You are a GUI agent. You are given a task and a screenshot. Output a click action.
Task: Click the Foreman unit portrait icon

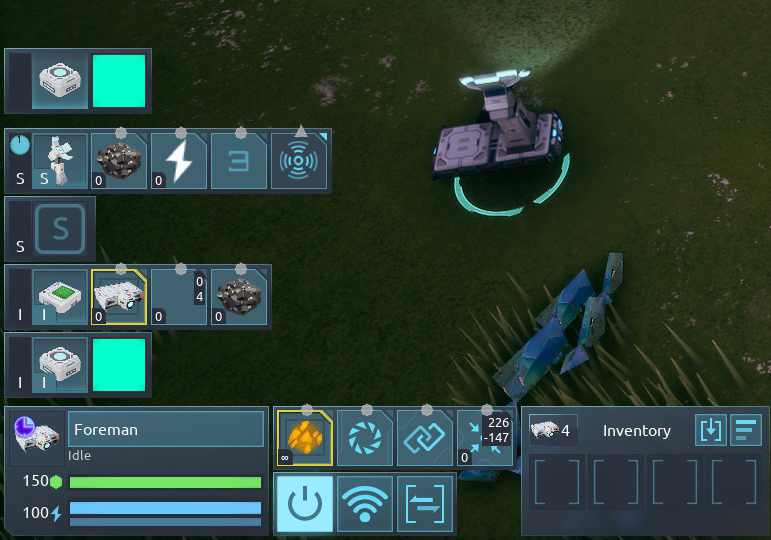(x=37, y=437)
